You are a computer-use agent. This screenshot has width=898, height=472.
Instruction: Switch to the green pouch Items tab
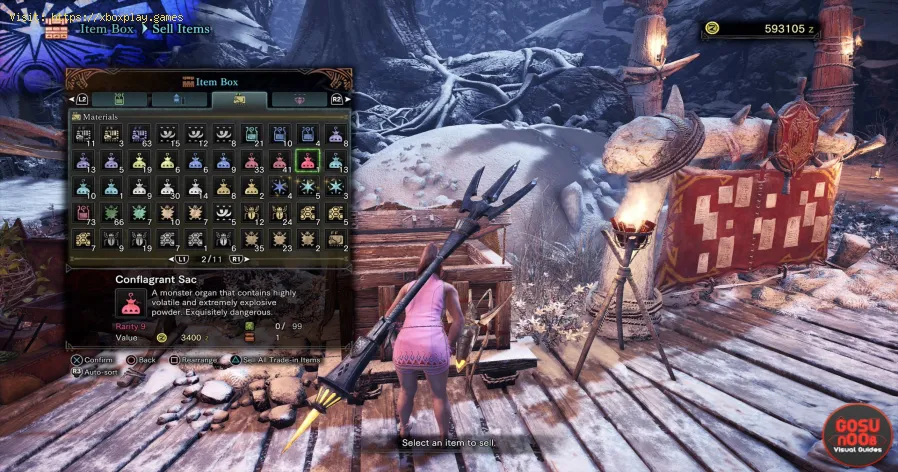(x=120, y=100)
